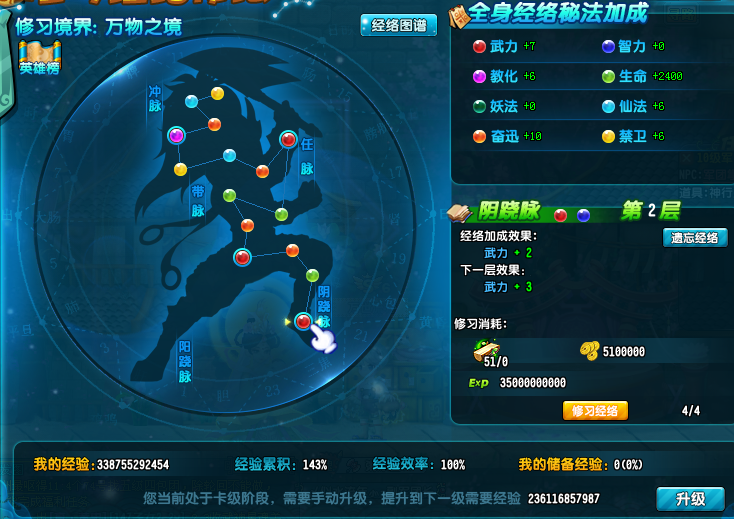The width and height of the screenshot is (734, 519).
Task: Open the 经络图谱 meridian chart
Action: pos(397,26)
